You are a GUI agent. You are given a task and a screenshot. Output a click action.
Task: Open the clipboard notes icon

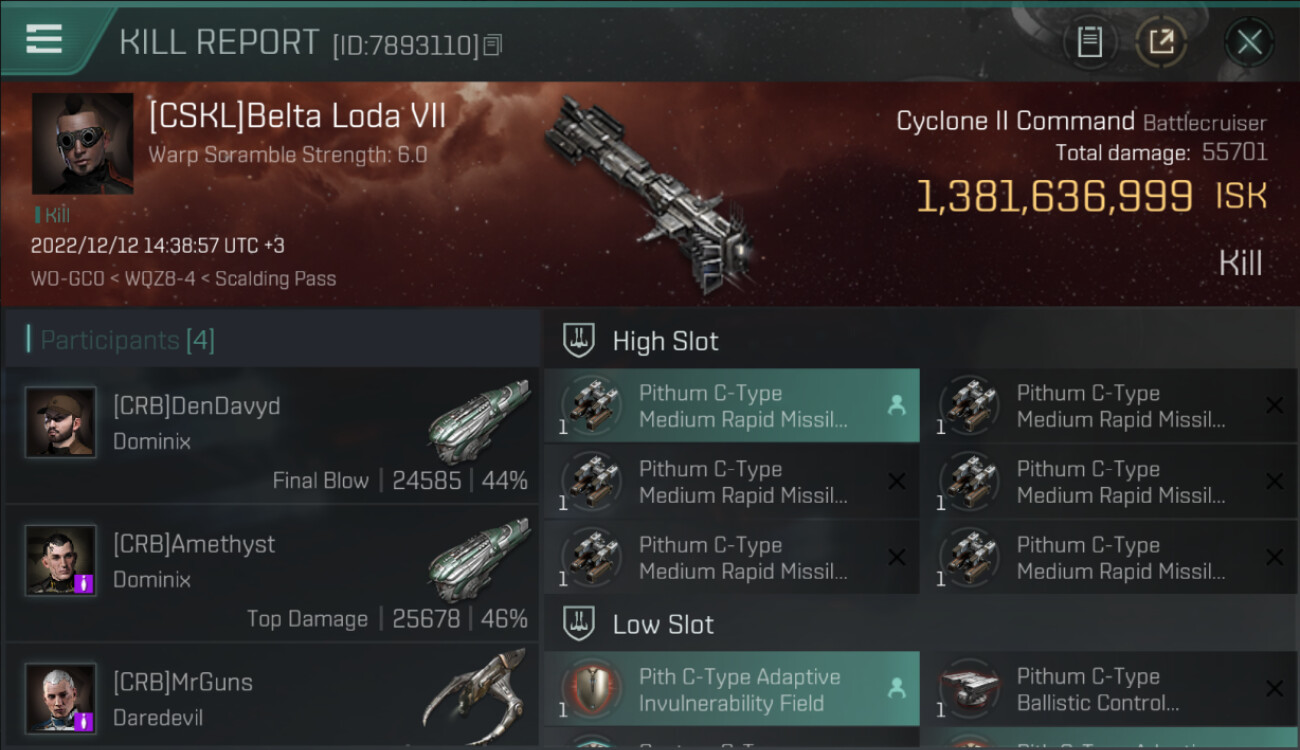point(1089,42)
